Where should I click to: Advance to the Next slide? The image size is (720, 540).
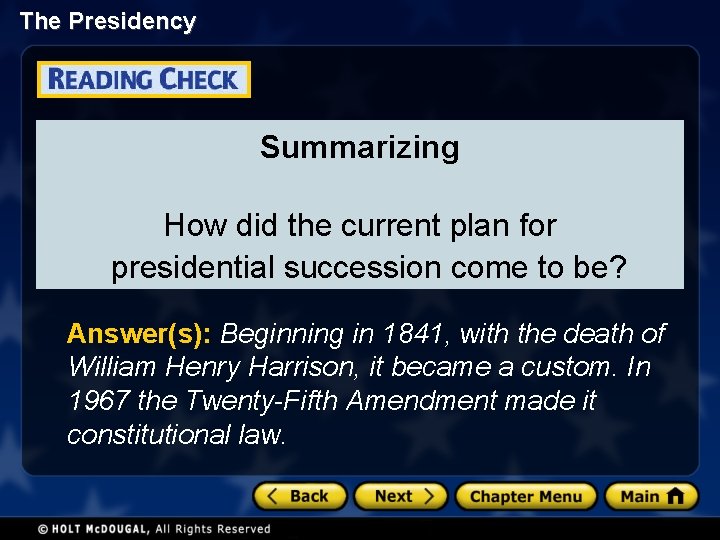pos(403,496)
